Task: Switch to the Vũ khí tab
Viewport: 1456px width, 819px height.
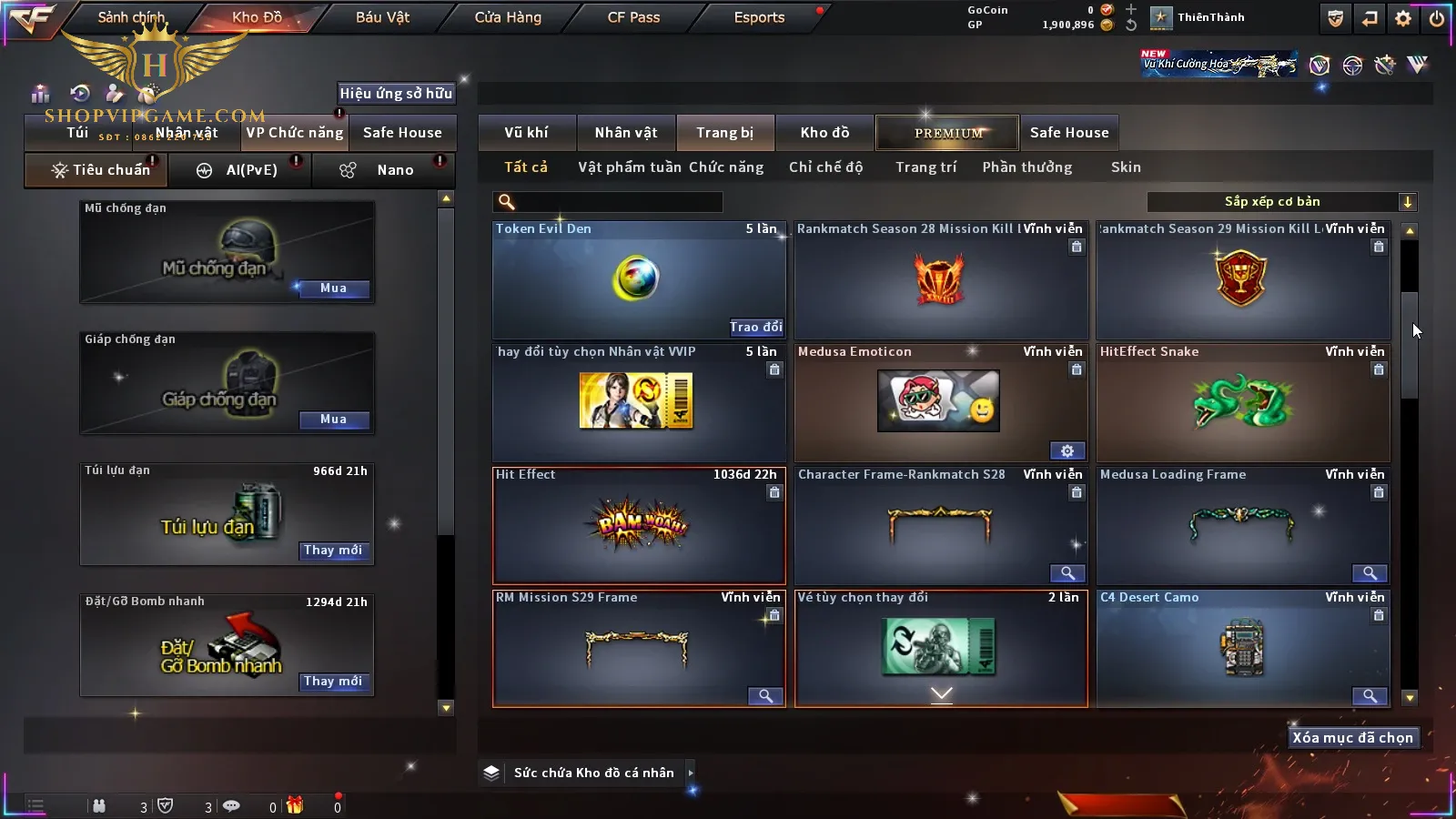Action: pyautogui.click(x=526, y=133)
